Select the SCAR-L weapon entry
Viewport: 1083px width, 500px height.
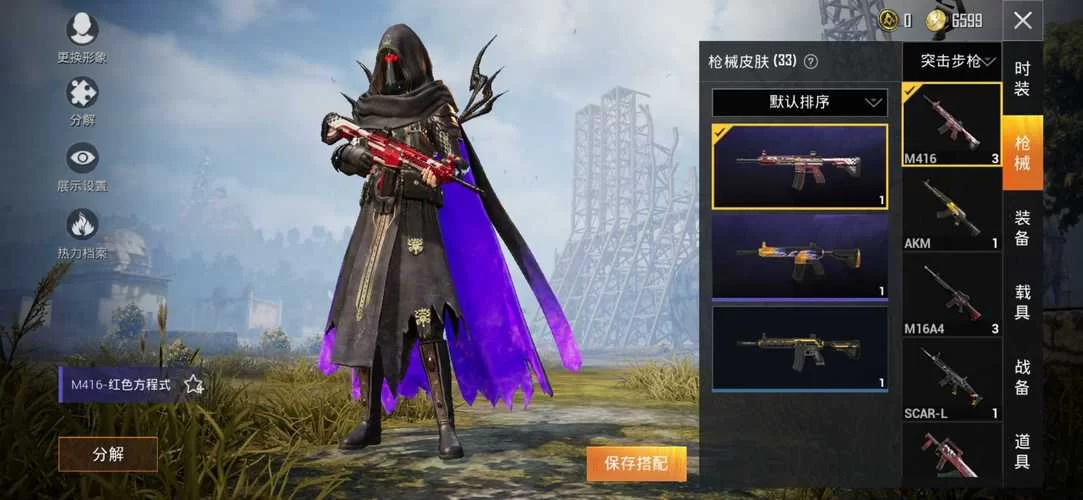pos(951,379)
